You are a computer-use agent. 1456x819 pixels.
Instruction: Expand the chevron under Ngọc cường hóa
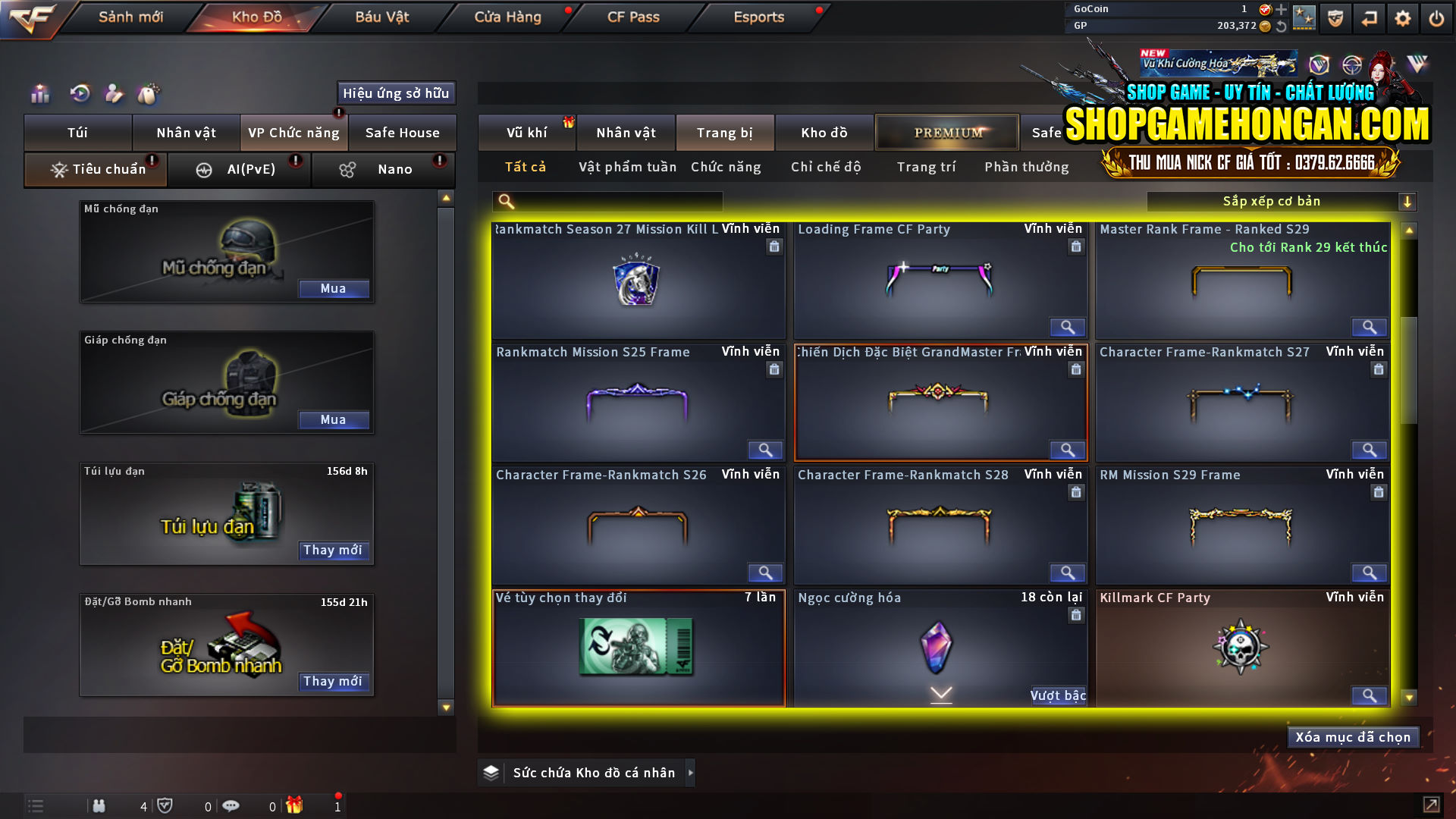click(x=940, y=694)
